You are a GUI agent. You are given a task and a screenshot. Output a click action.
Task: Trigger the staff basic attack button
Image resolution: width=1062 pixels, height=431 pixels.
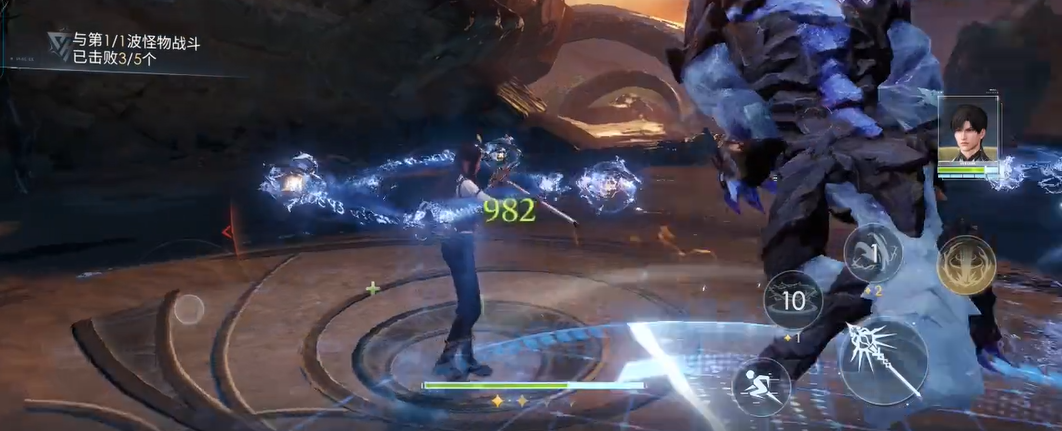click(881, 359)
